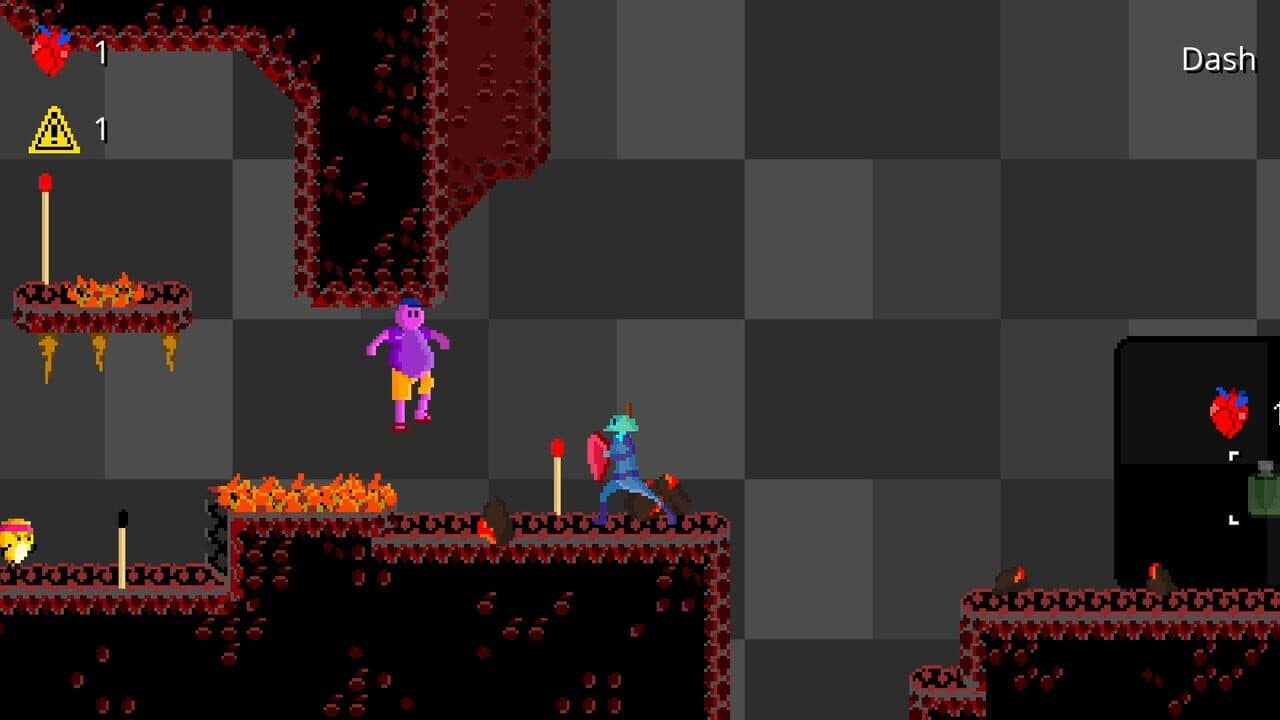Image resolution: width=1280 pixels, height=720 pixels.
Task: Expand the lower item slot with corner brackets
Action: [1233, 520]
